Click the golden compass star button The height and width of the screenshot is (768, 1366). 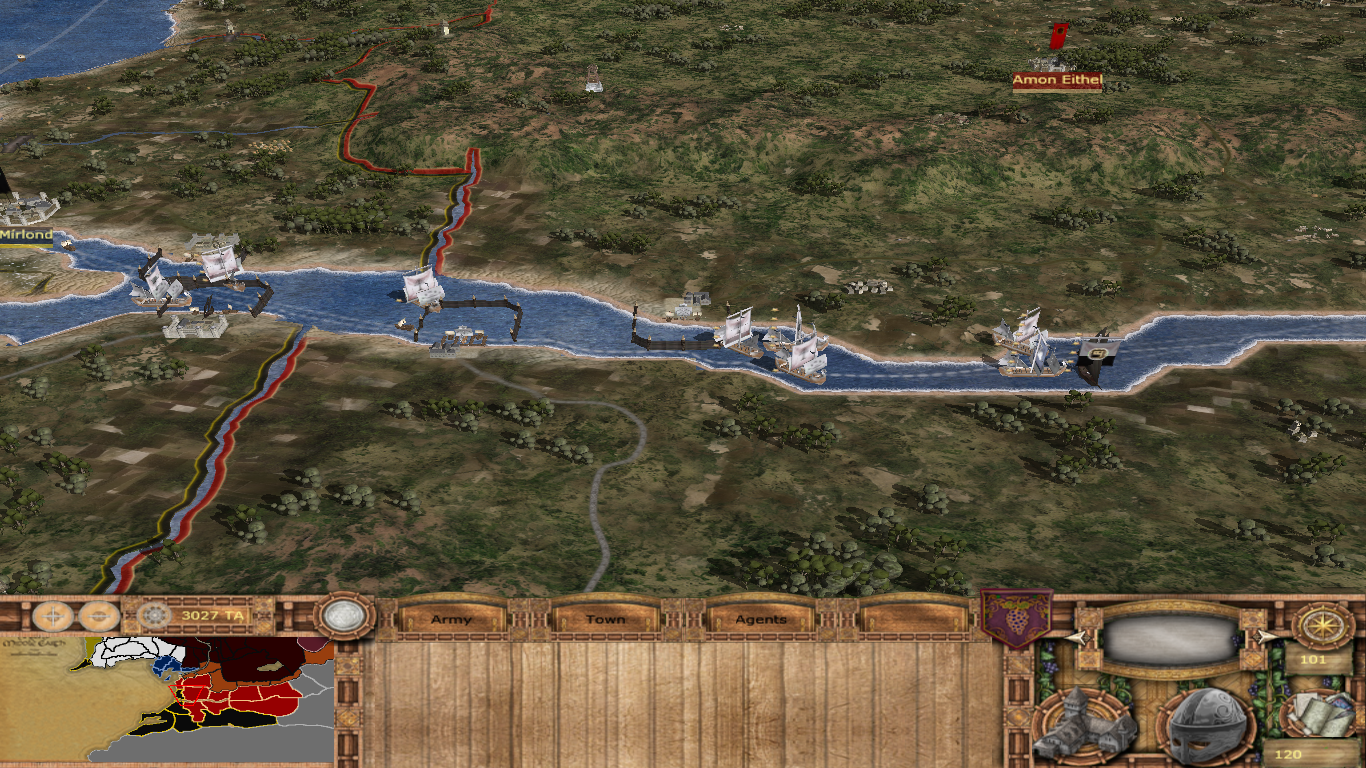click(1323, 626)
